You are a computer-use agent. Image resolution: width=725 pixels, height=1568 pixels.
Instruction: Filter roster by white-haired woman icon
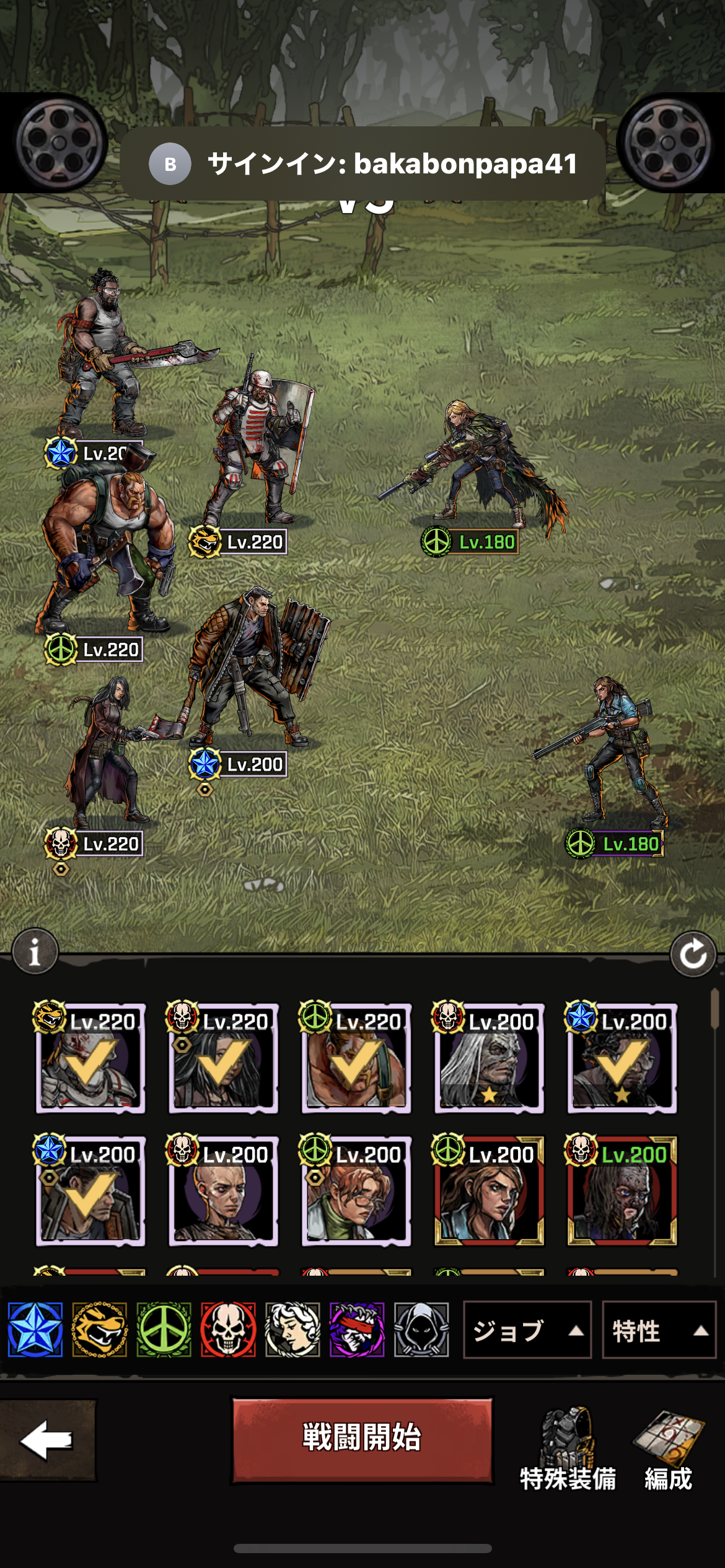click(292, 1330)
